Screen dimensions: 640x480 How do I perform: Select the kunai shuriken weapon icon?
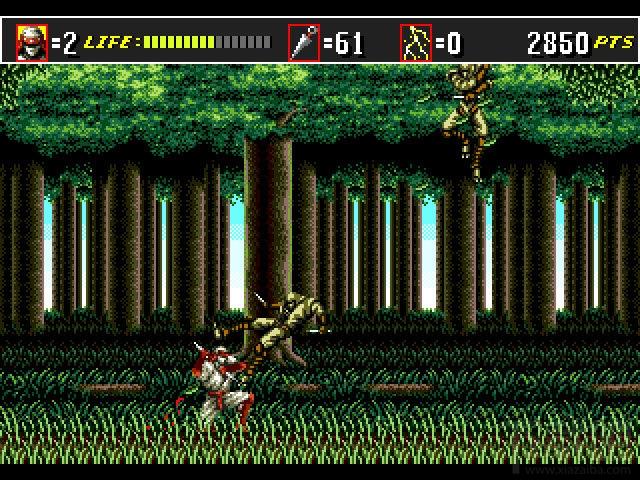pyautogui.click(x=304, y=43)
